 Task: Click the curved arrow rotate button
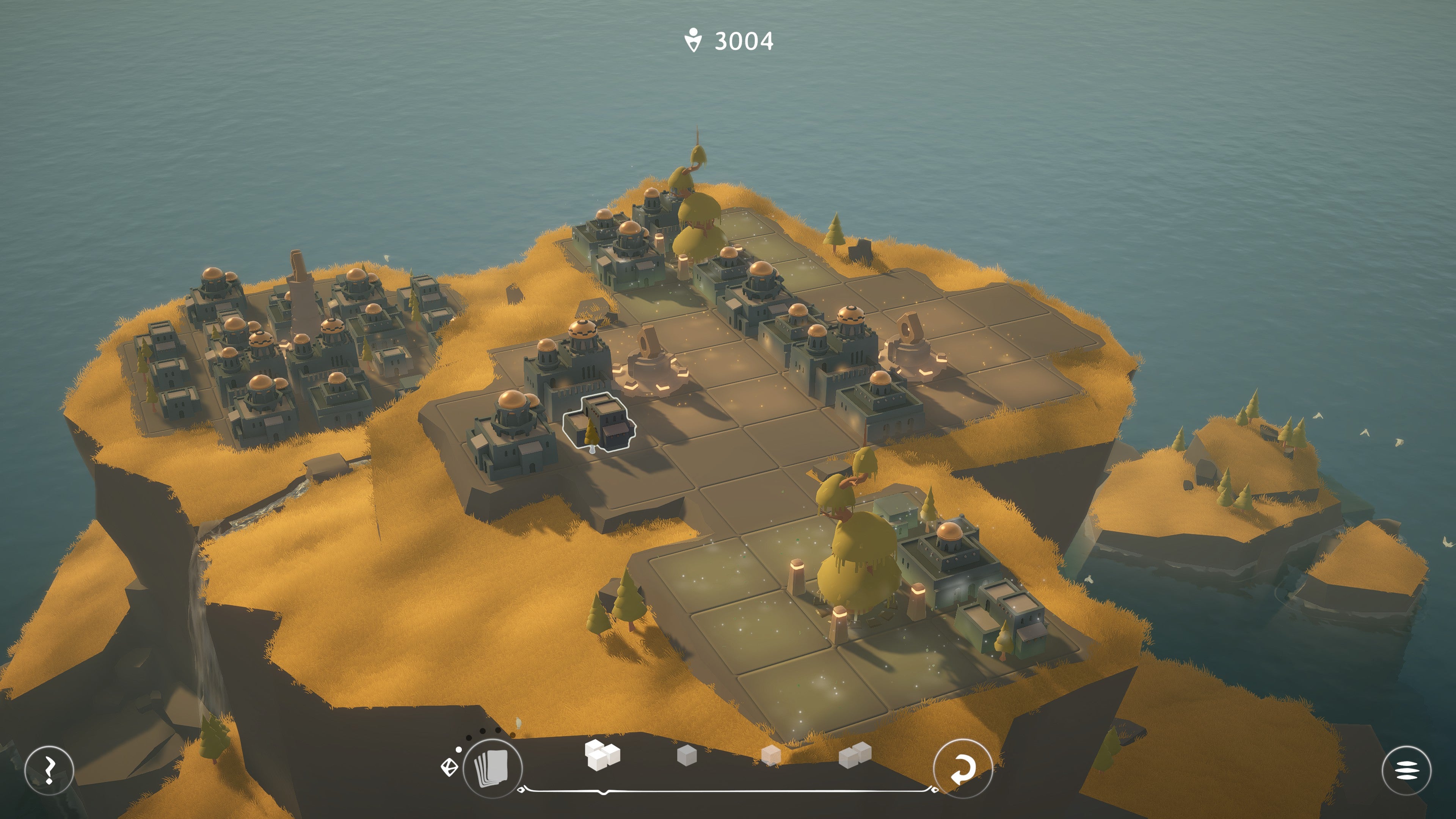[x=962, y=769]
